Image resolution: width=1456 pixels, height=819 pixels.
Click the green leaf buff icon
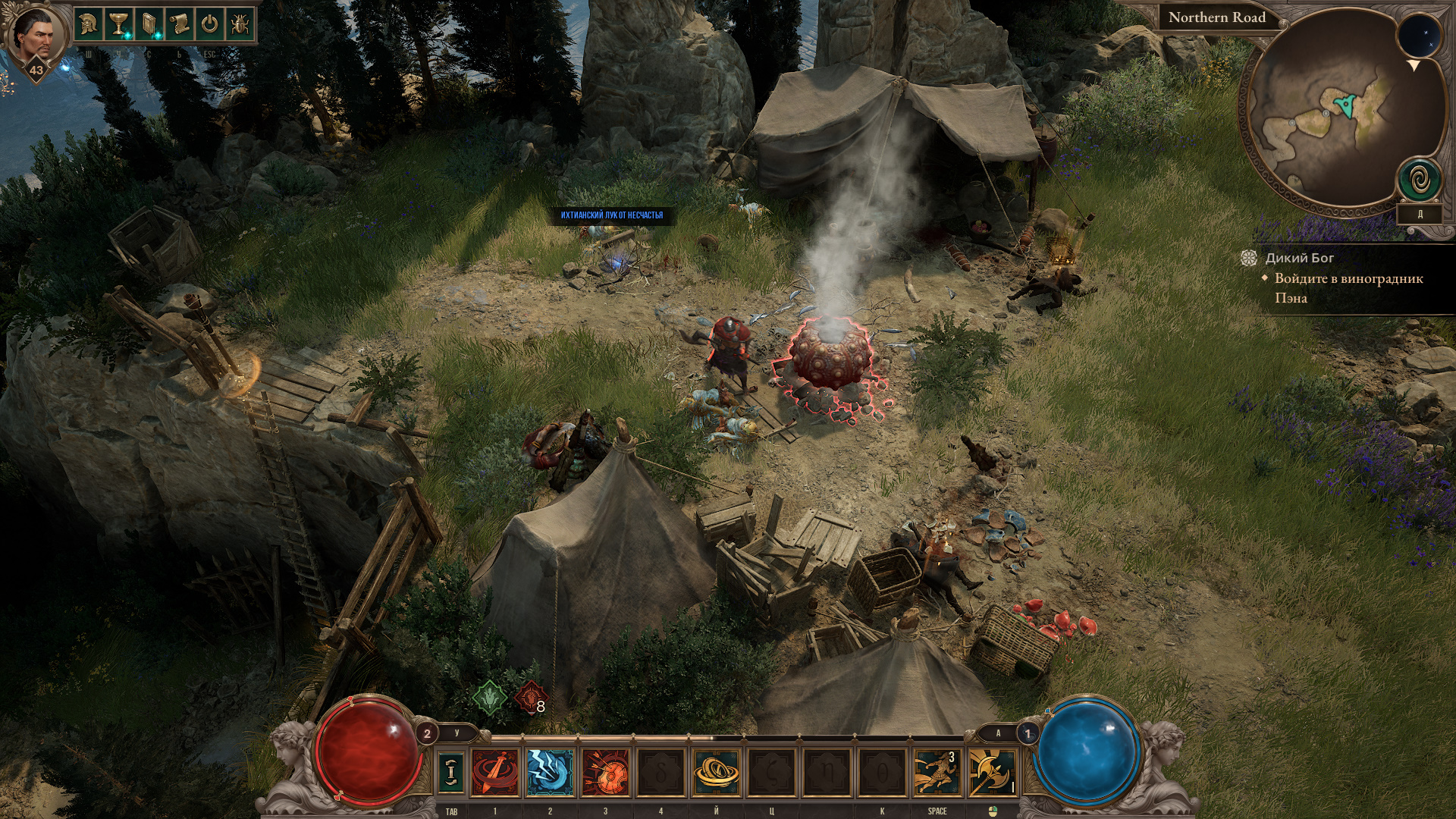[490, 696]
